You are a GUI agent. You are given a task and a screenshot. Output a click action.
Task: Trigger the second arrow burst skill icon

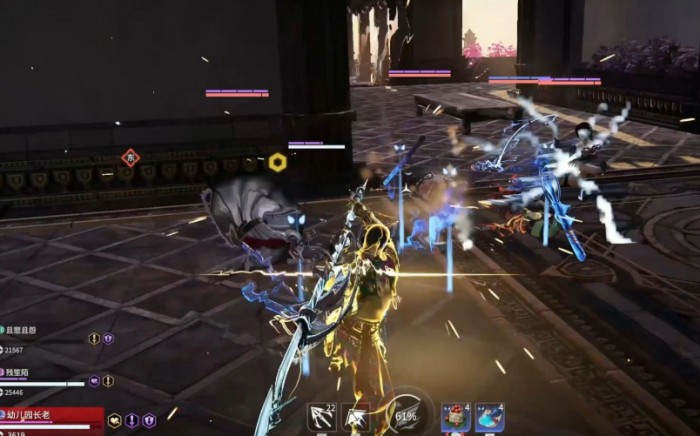(x=355, y=417)
